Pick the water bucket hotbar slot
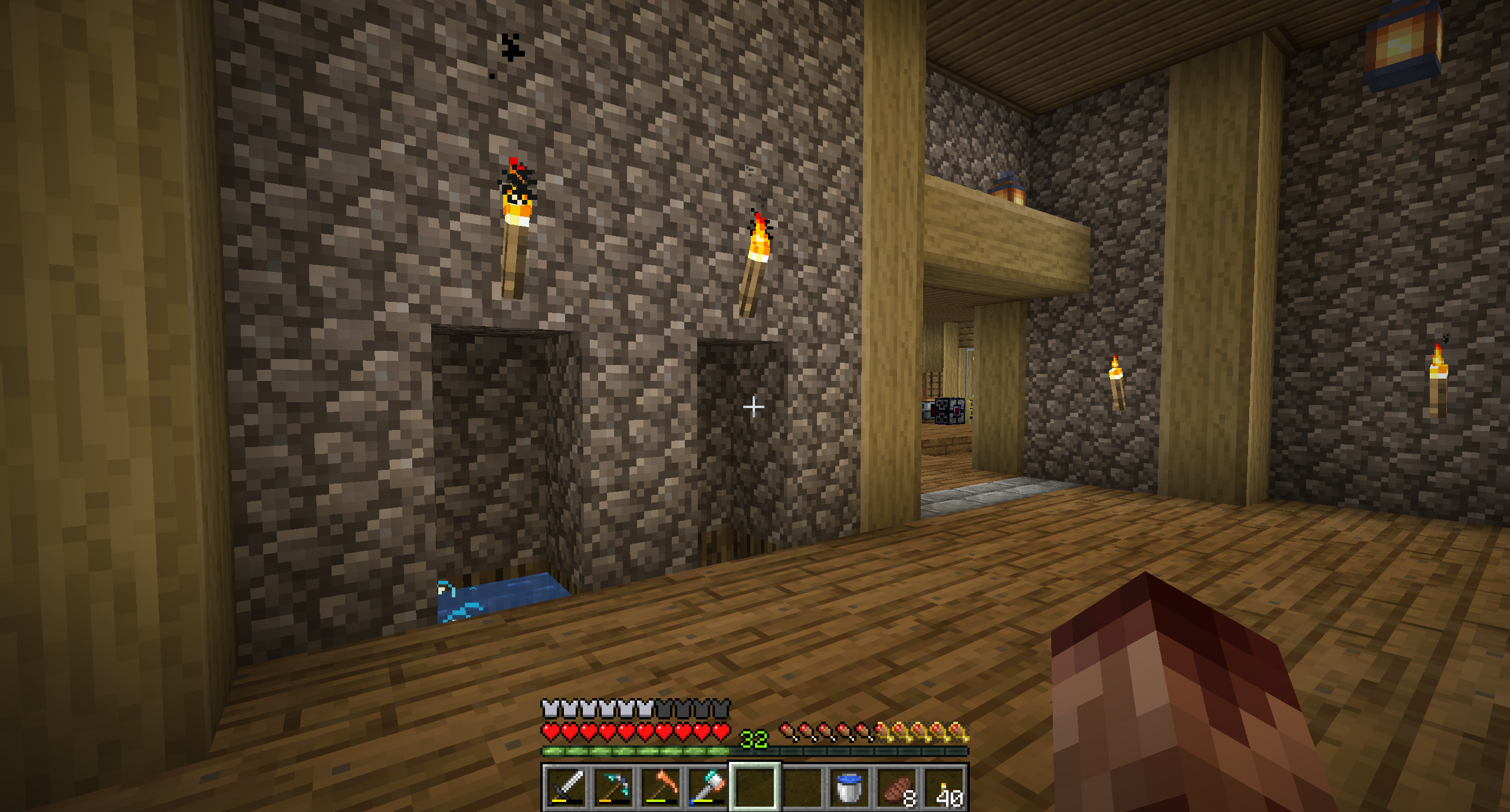 [849, 787]
